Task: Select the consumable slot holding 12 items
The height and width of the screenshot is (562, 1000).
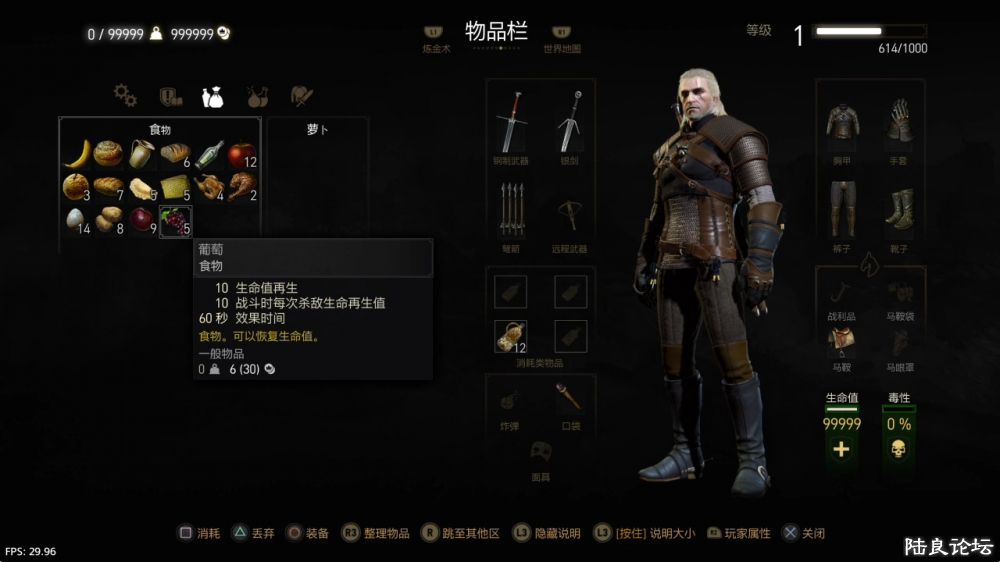Action: point(511,337)
